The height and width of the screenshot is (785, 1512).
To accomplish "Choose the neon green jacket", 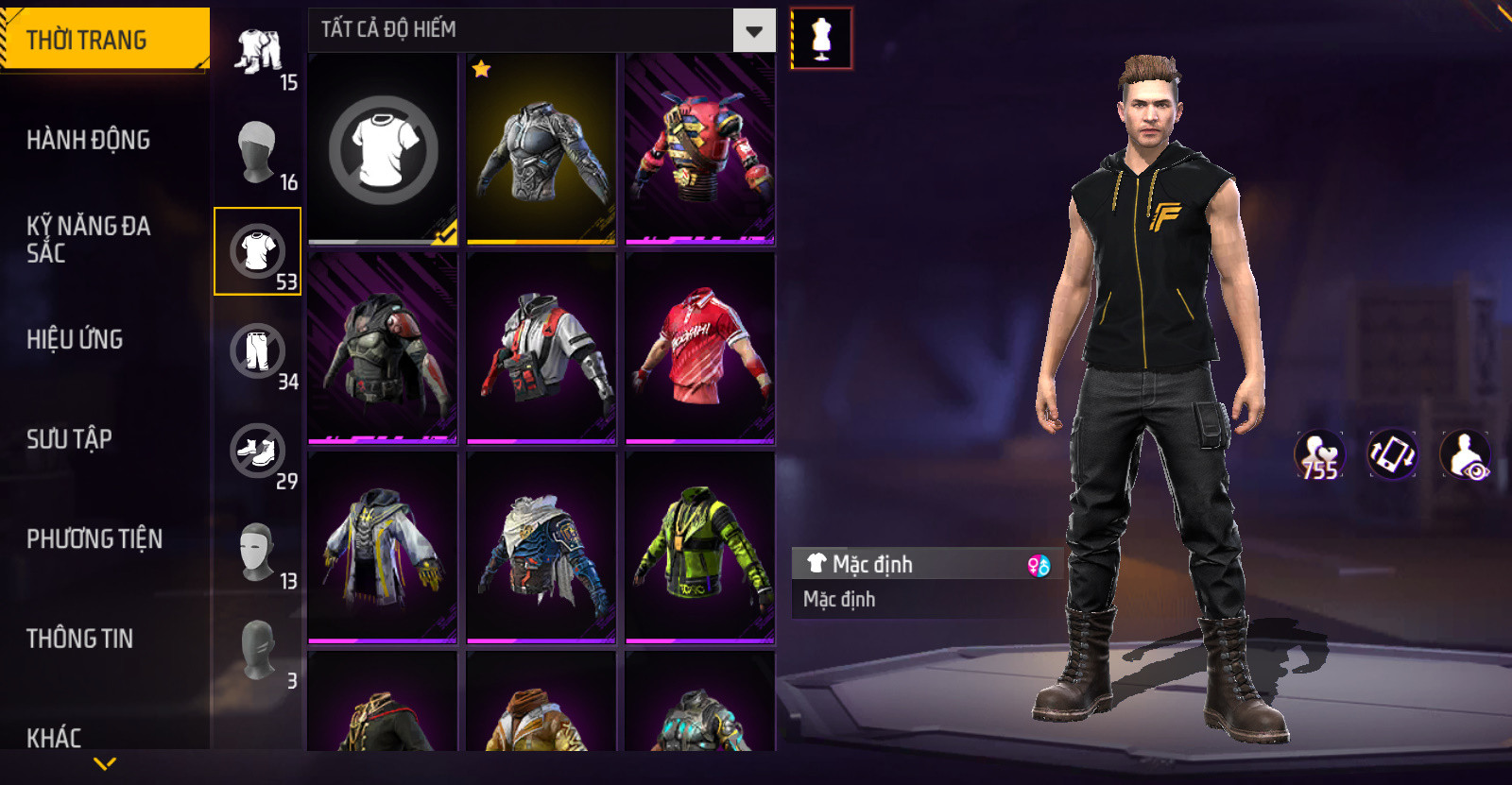I will tap(699, 547).
